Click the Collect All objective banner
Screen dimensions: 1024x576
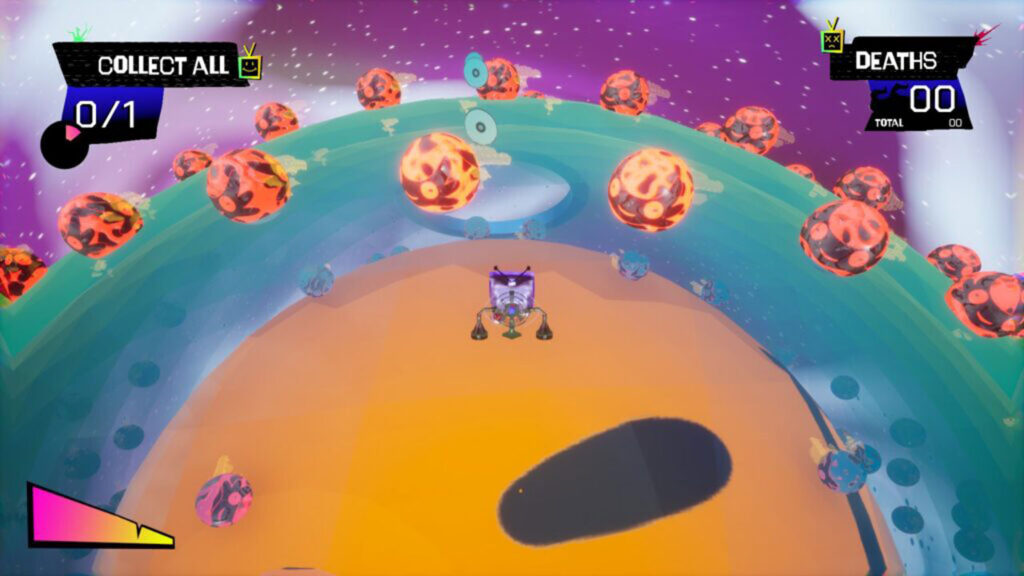tap(148, 66)
